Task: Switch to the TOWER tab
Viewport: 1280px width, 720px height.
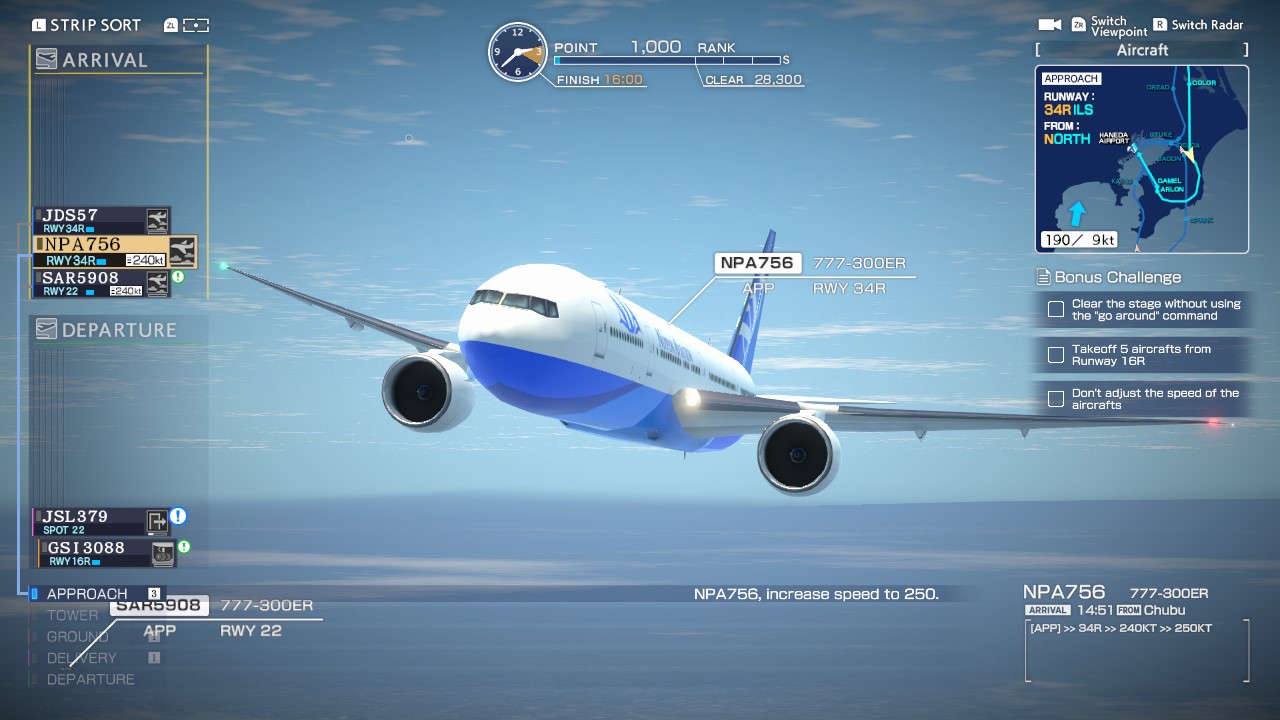Action: [72, 615]
